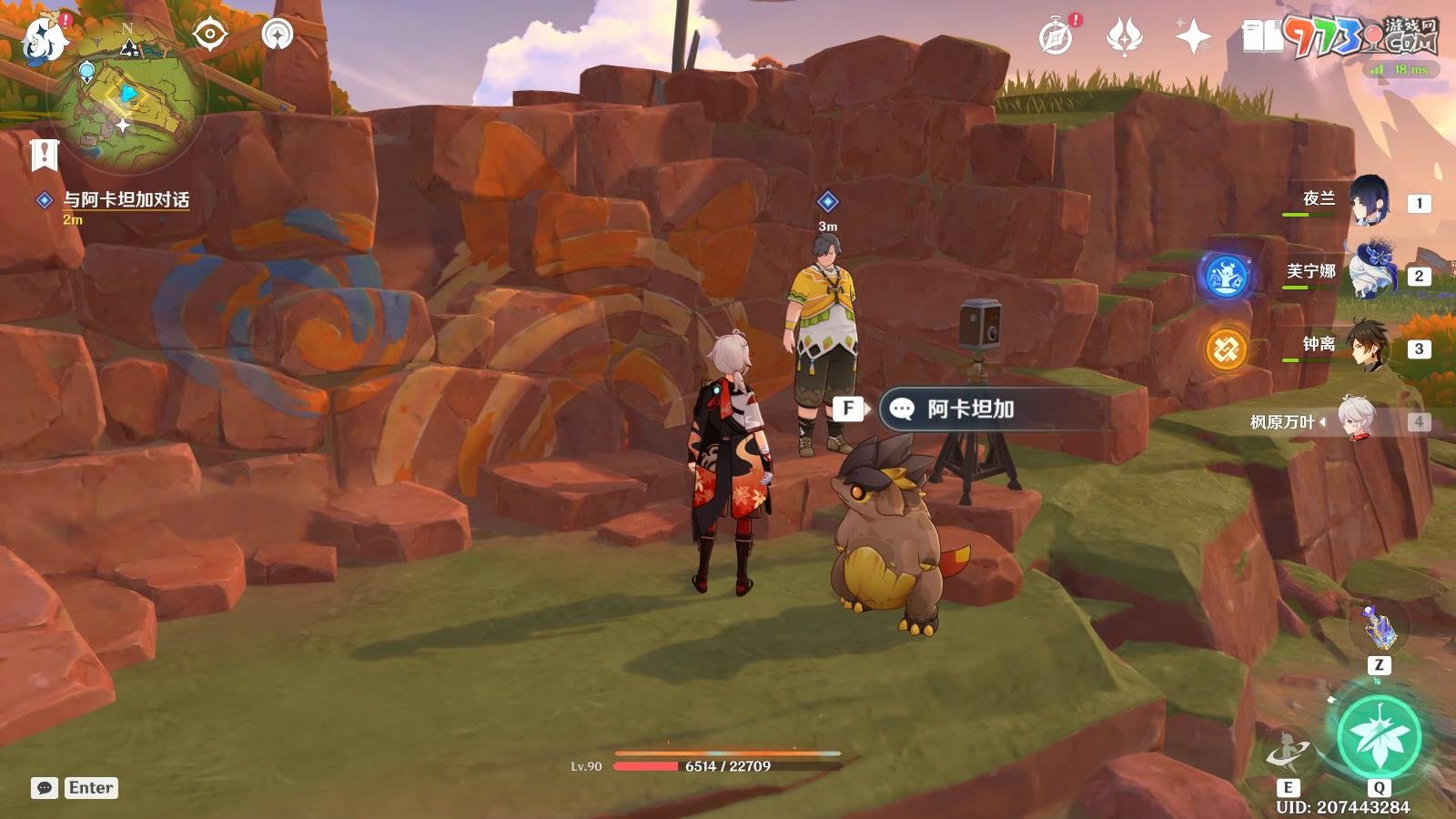Activate Furina's blue elemental burst icon
The width and height of the screenshot is (1456, 819).
coord(1226,276)
